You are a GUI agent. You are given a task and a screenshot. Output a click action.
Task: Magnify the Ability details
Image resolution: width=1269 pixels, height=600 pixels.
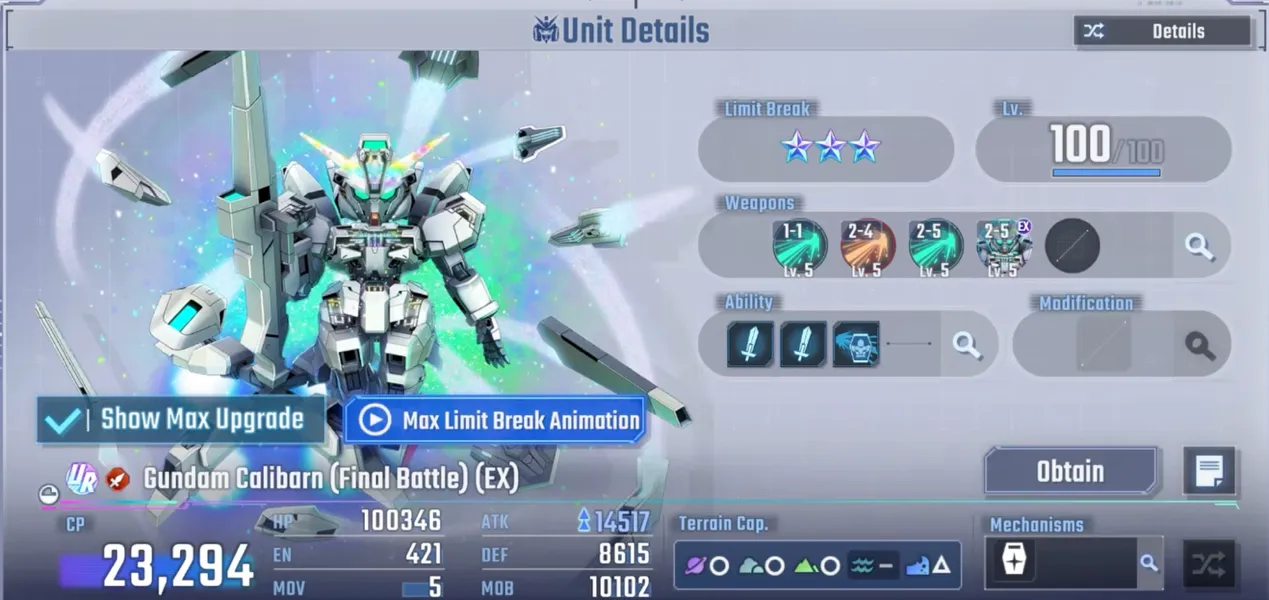[966, 345]
